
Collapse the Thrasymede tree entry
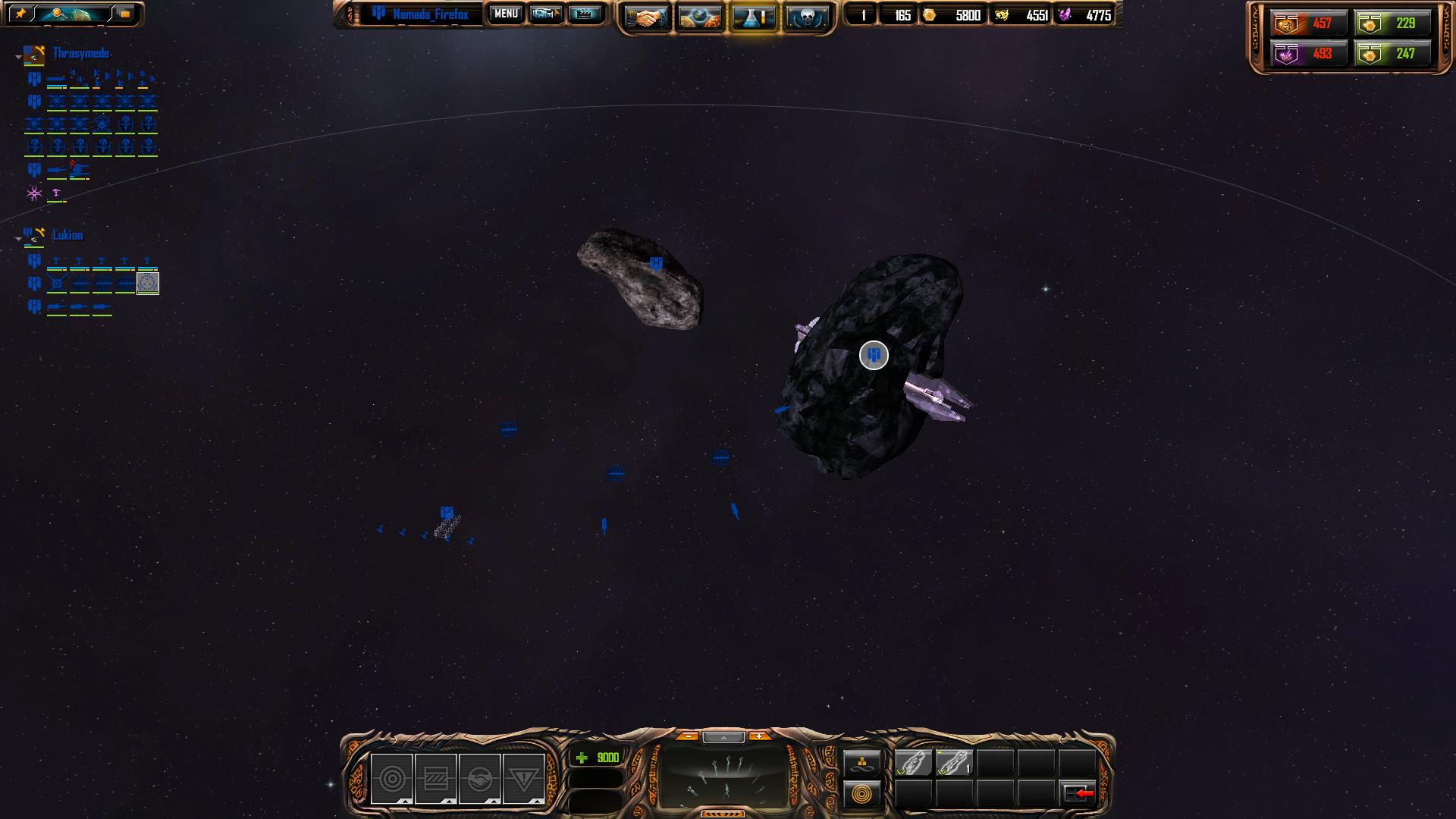(x=18, y=56)
